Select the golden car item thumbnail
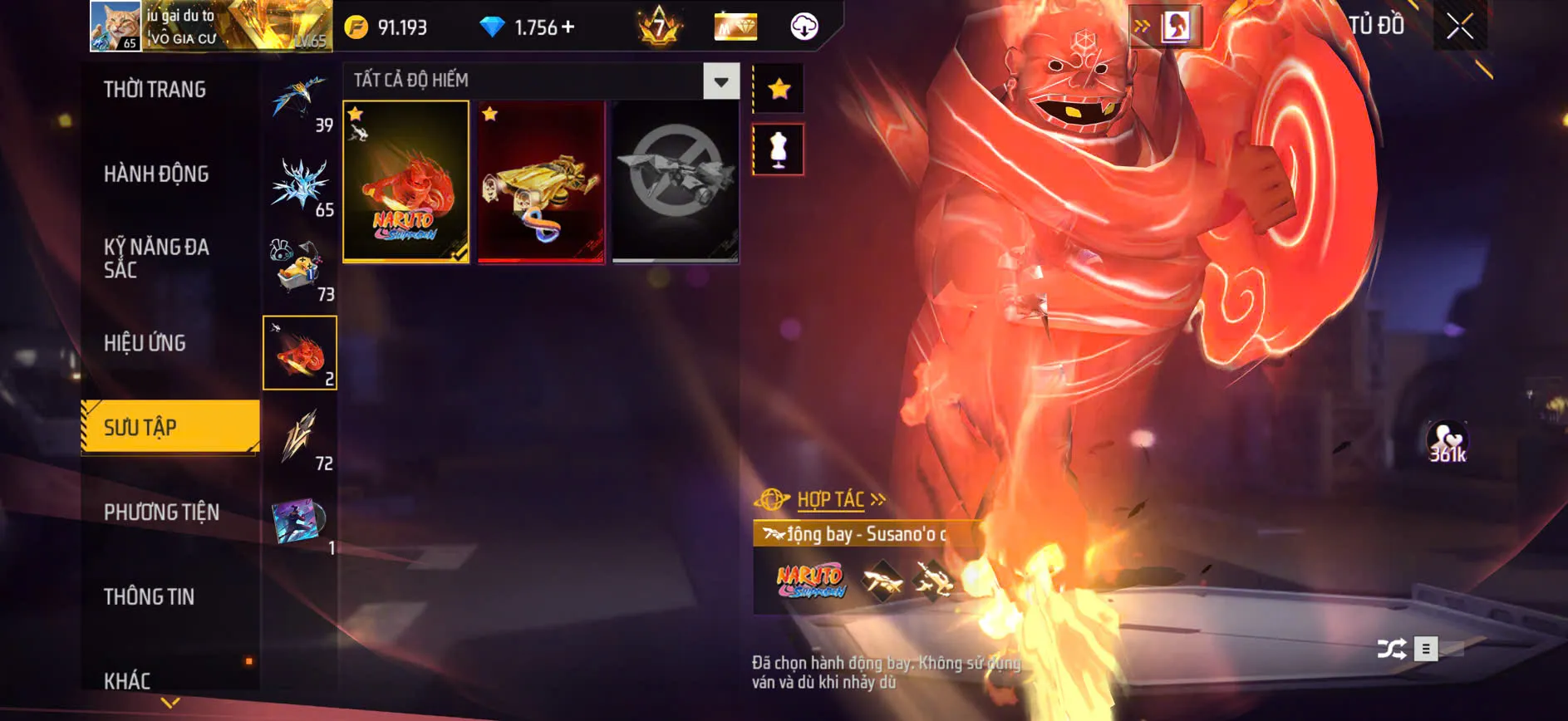The width and height of the screenshot is (1568, 721). [540, 184]
